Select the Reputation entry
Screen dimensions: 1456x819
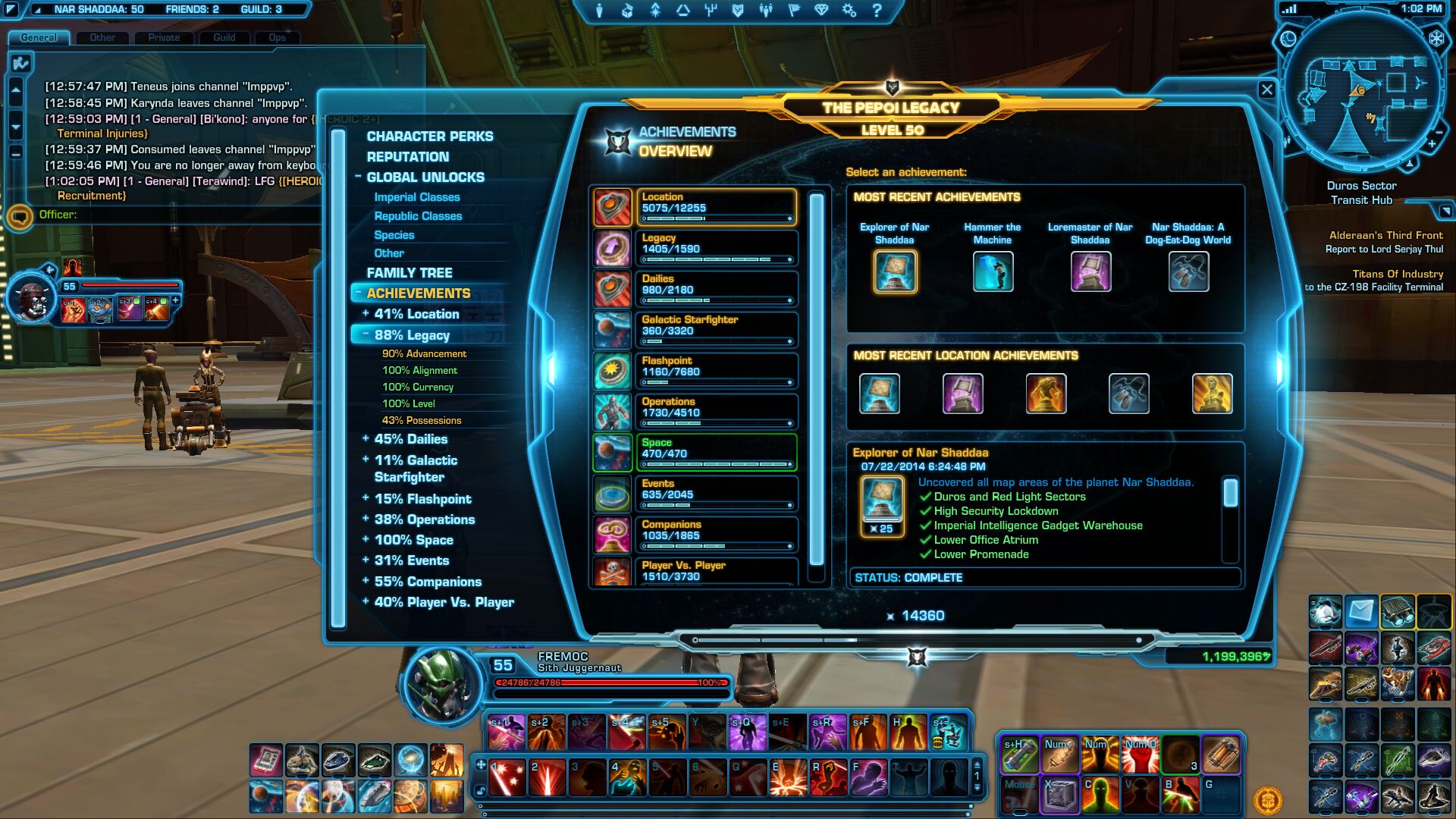click(x=407, y=157)
